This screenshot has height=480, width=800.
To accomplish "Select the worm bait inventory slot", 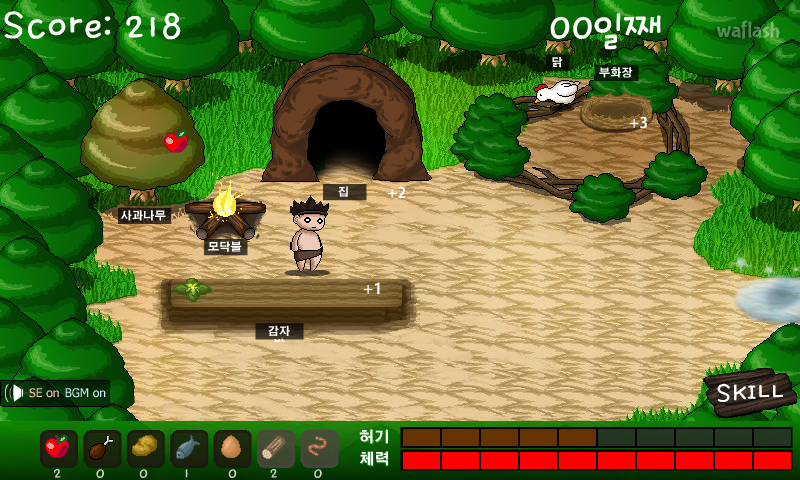I will [x=320, y=449].
